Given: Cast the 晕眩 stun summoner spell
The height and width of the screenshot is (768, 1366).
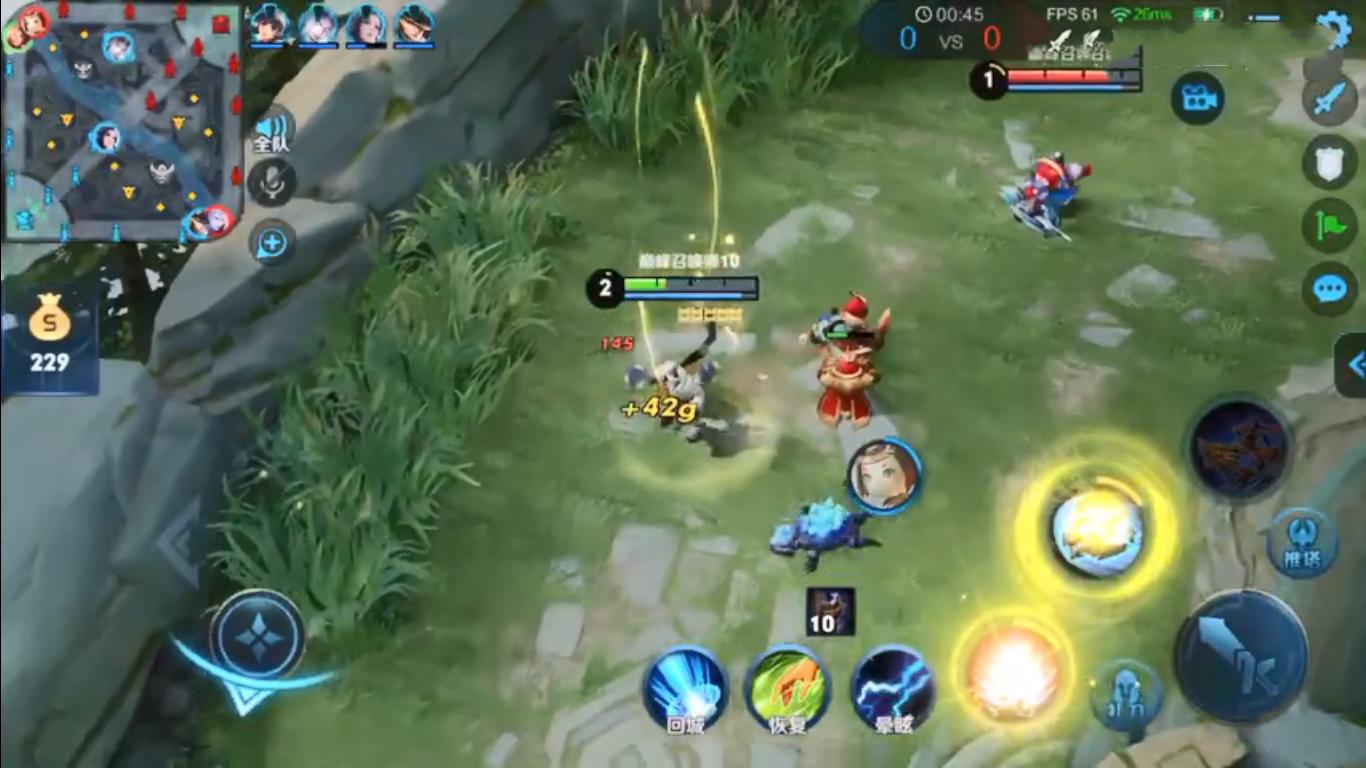Looking at the screenshot, I should click(x=893, y=688).
